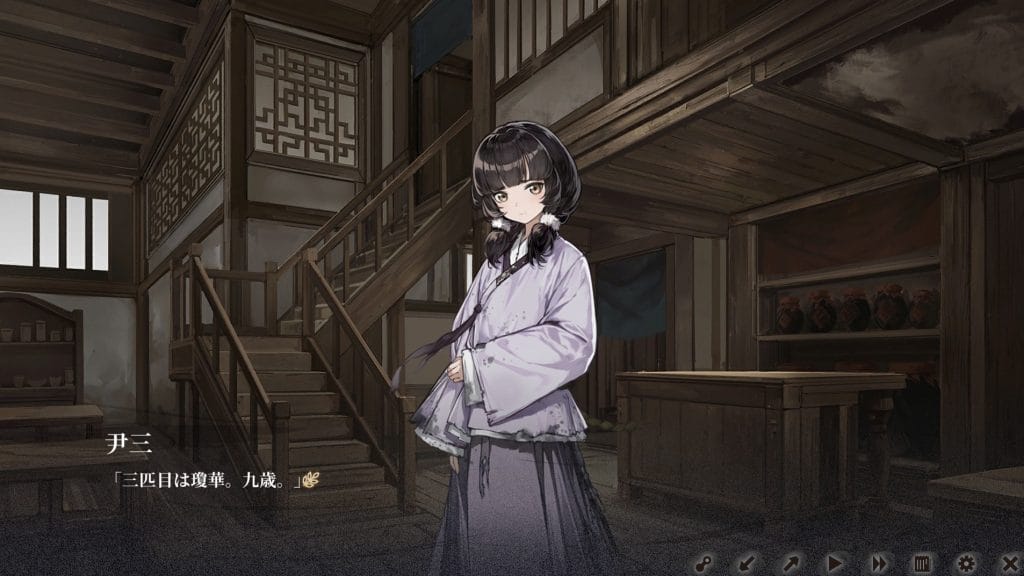Open settings with the gear icon
Image resolution: width=1024 pixels, height=576 pixels.
pos(966,562)
